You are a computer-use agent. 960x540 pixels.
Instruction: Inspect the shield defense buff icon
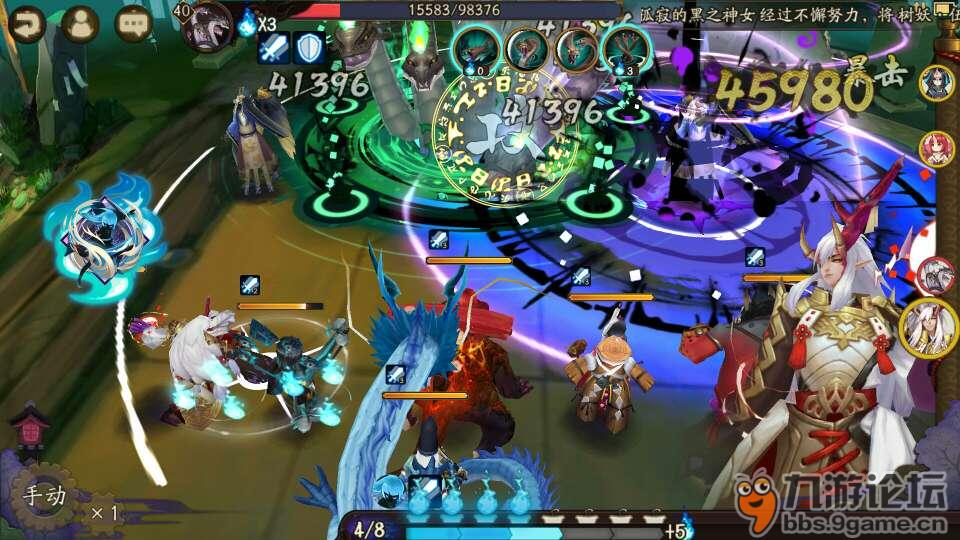click(x=308, y=48)
